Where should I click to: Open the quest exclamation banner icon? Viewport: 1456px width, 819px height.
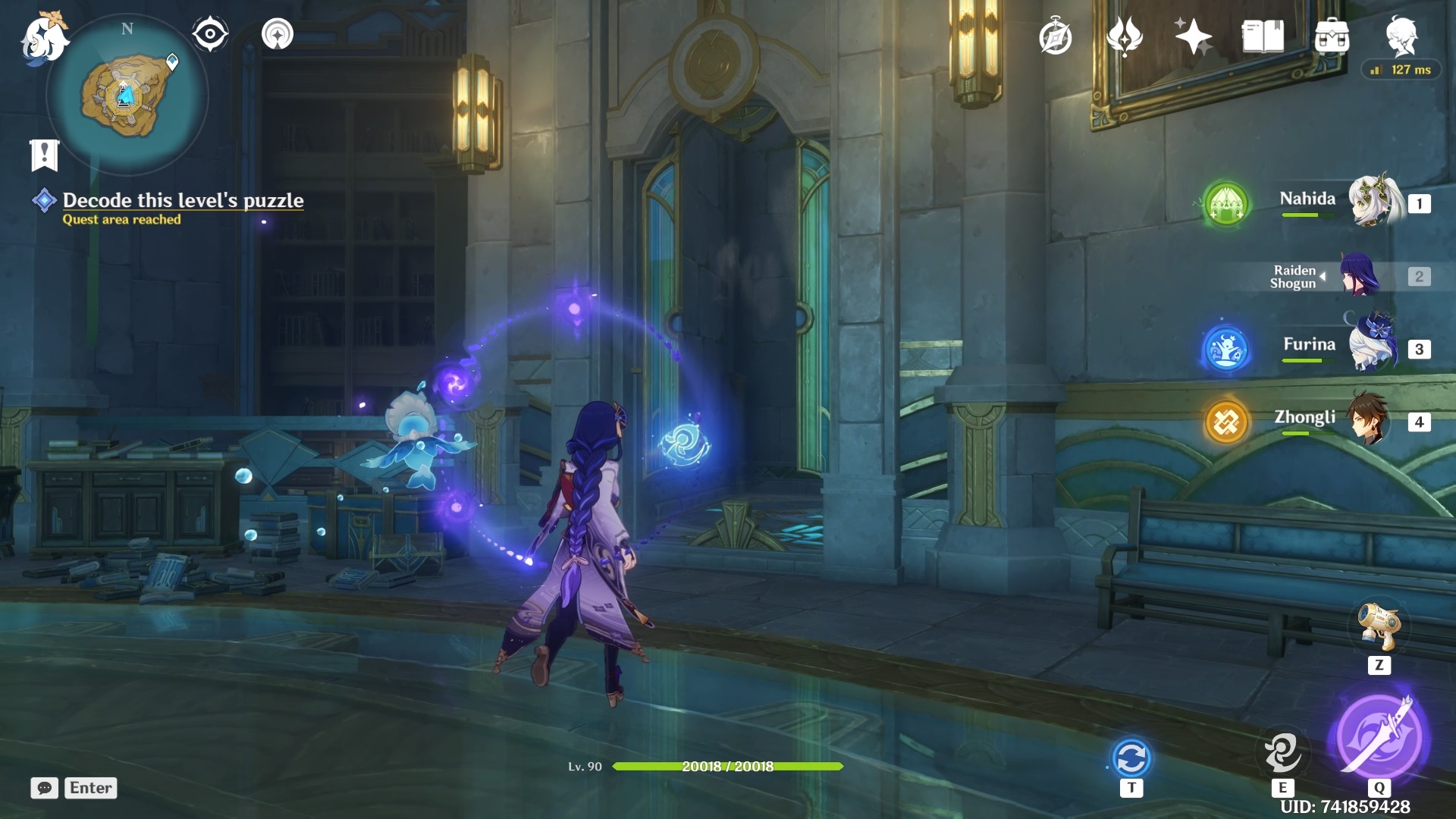[44, 155]
